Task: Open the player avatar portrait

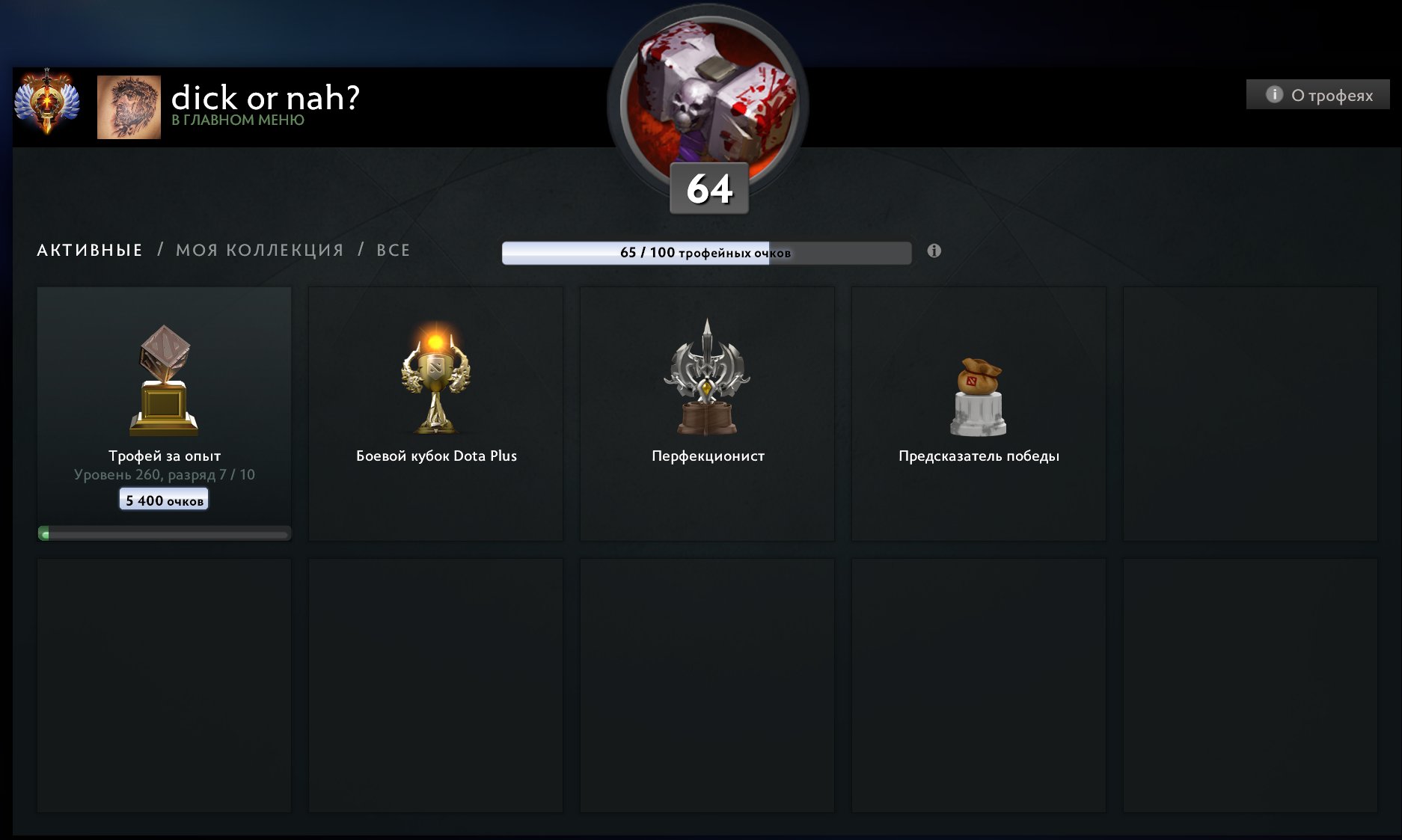Action: click(x=129, y=107)
